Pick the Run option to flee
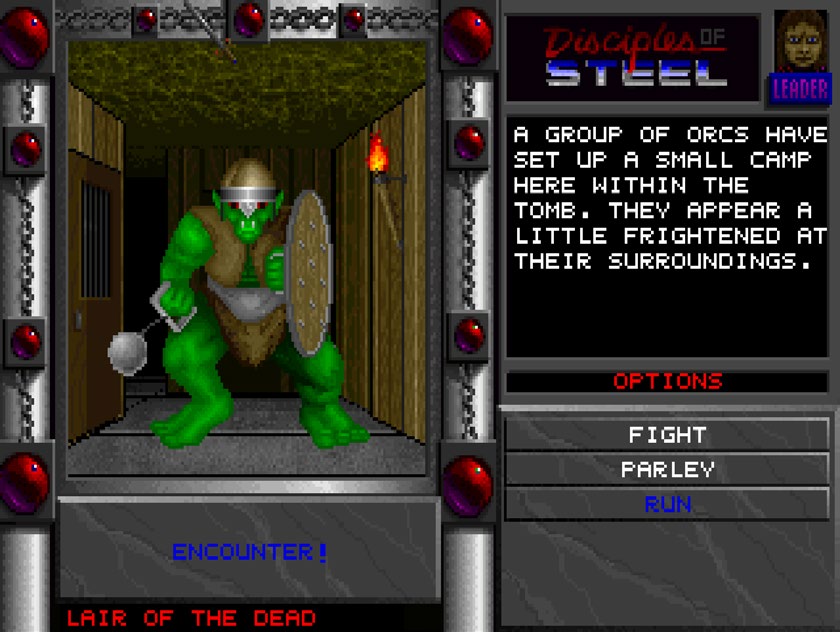 point(667,504)
